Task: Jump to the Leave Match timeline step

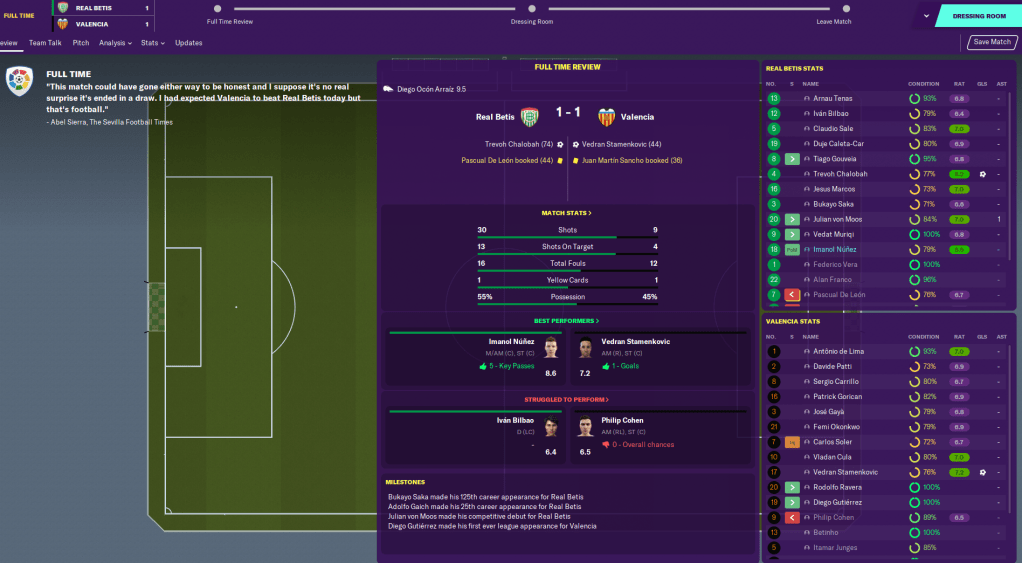Action: coord(833,21)
